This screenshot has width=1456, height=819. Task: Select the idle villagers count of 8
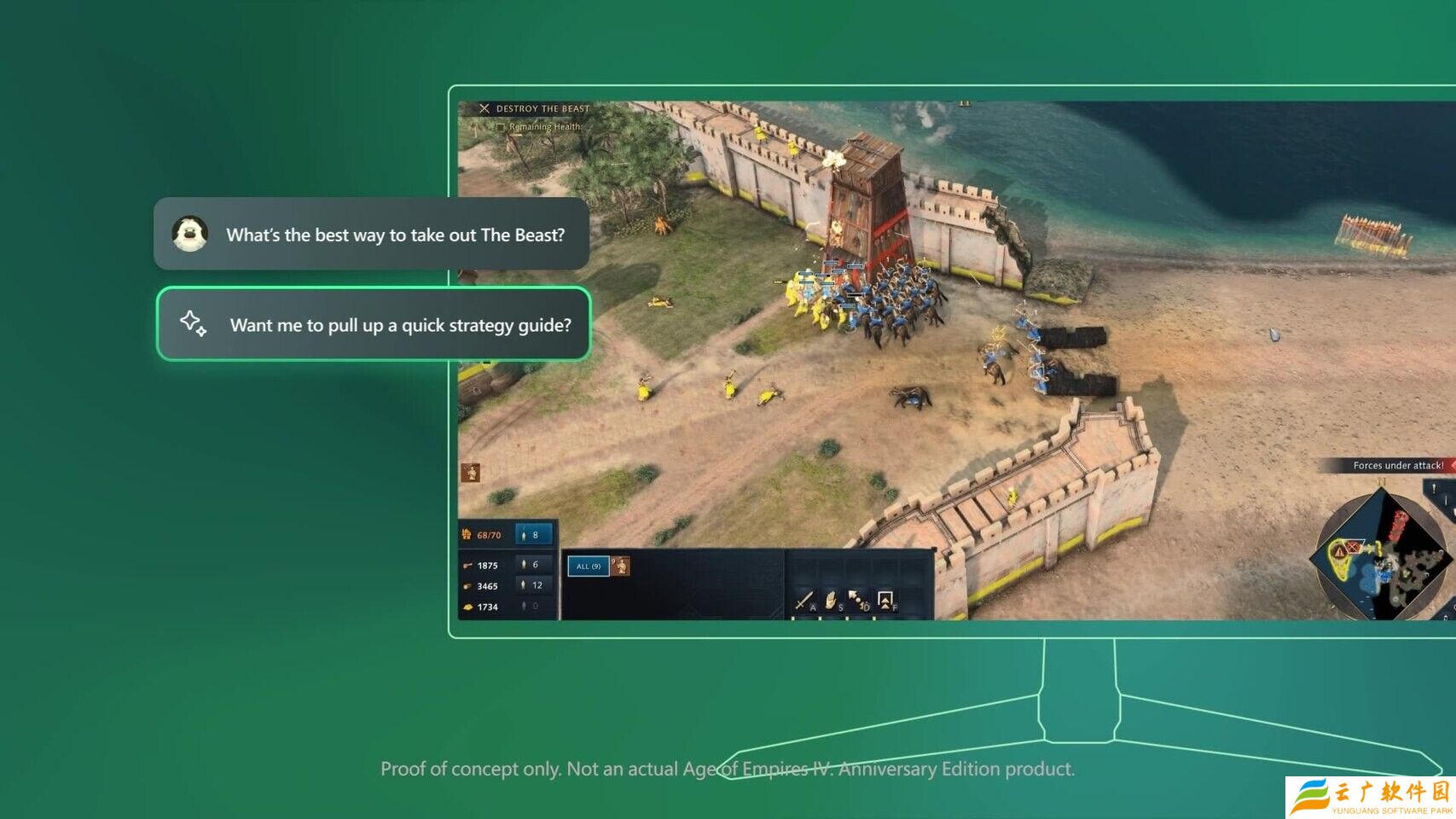click(535, 535)
